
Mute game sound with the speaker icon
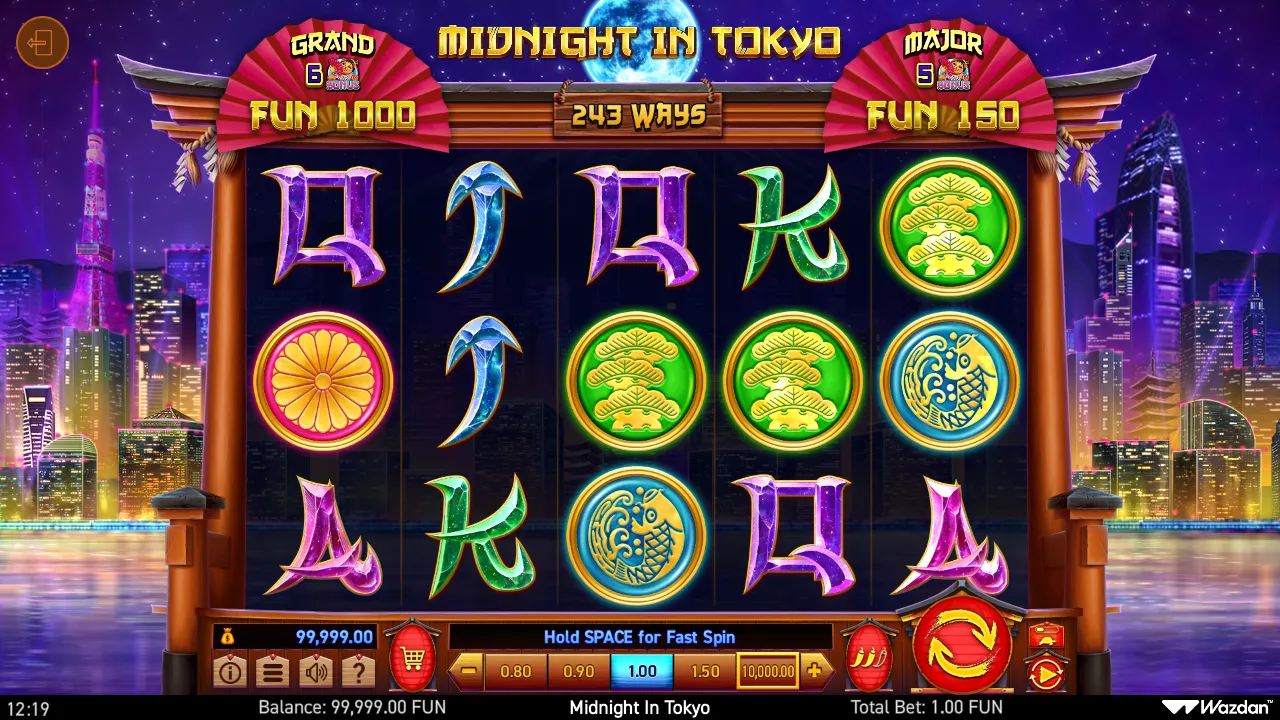click(x=315, y=672)
